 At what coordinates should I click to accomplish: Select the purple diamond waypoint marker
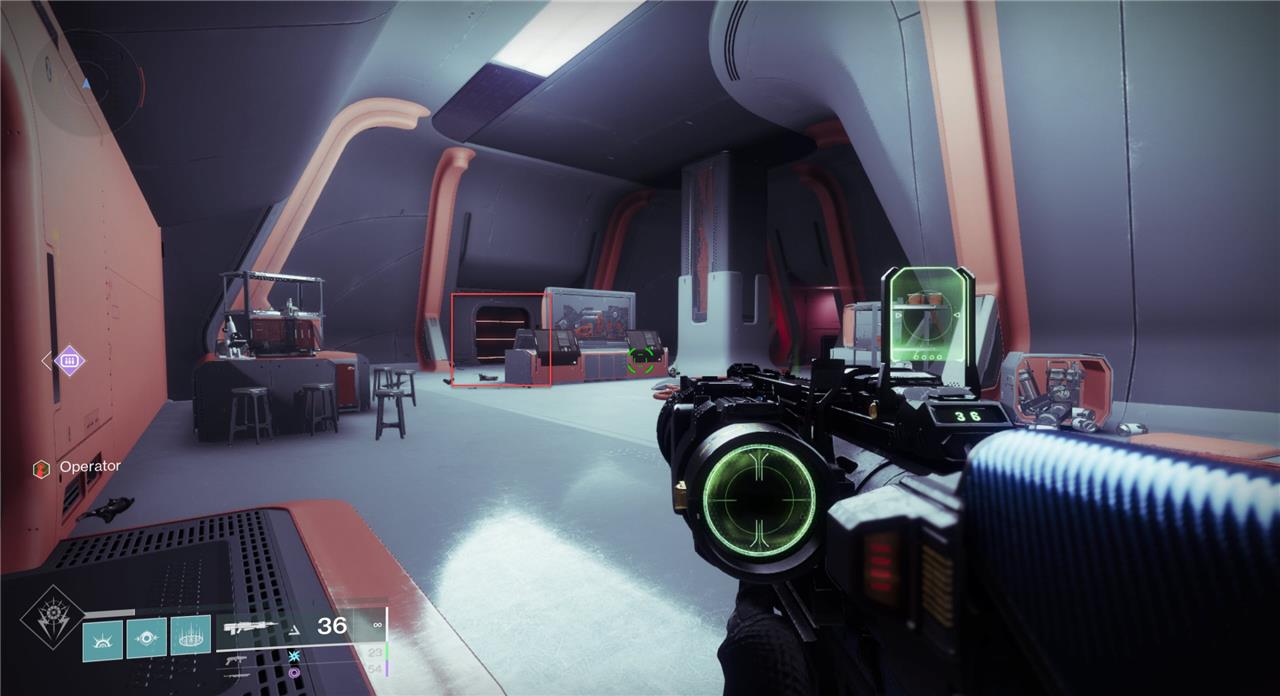pyautogui.click(x=69, y=360)
